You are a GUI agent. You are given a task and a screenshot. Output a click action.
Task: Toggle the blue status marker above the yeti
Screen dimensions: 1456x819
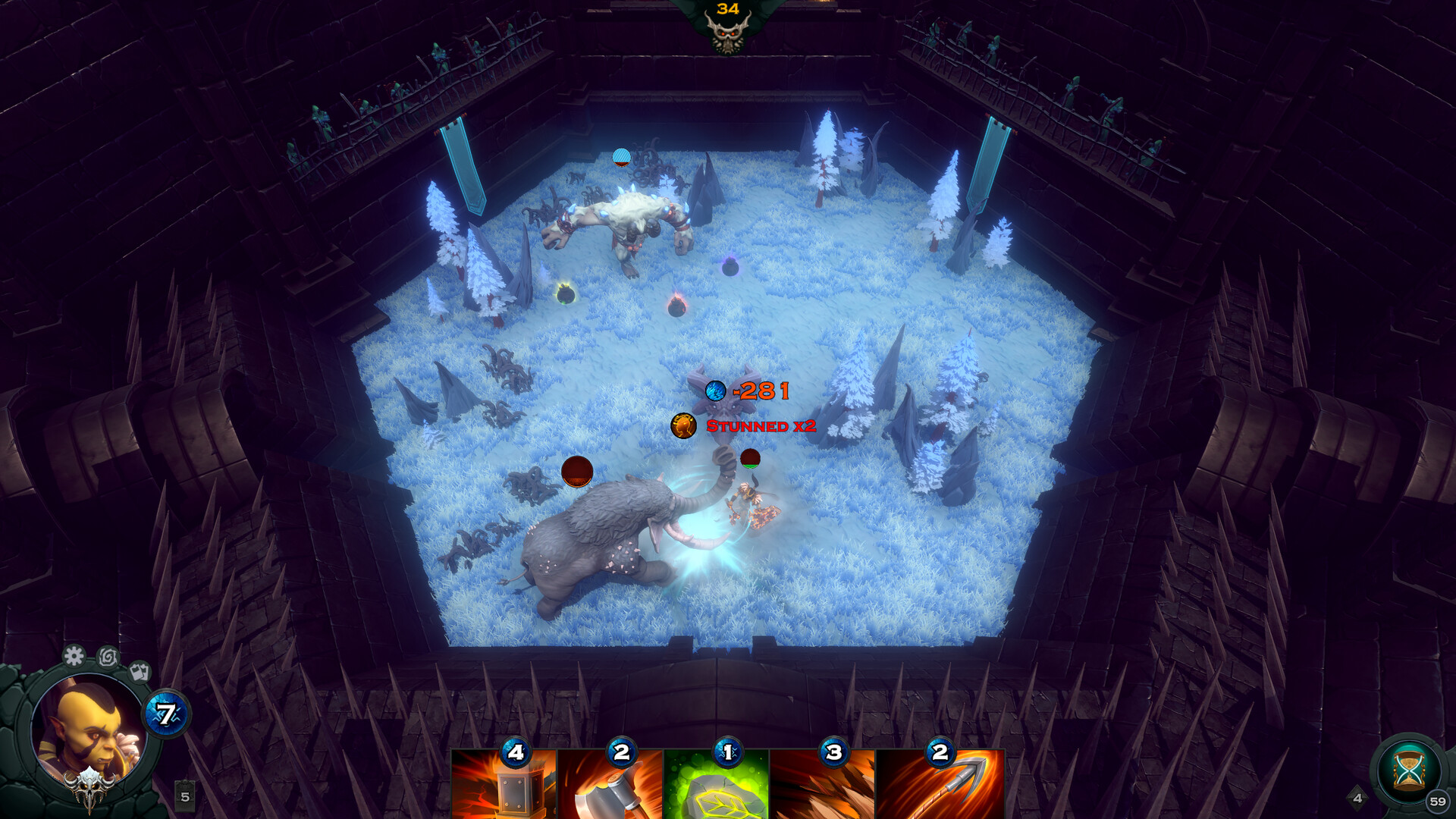pyautogui.click(x=622, y=158)
